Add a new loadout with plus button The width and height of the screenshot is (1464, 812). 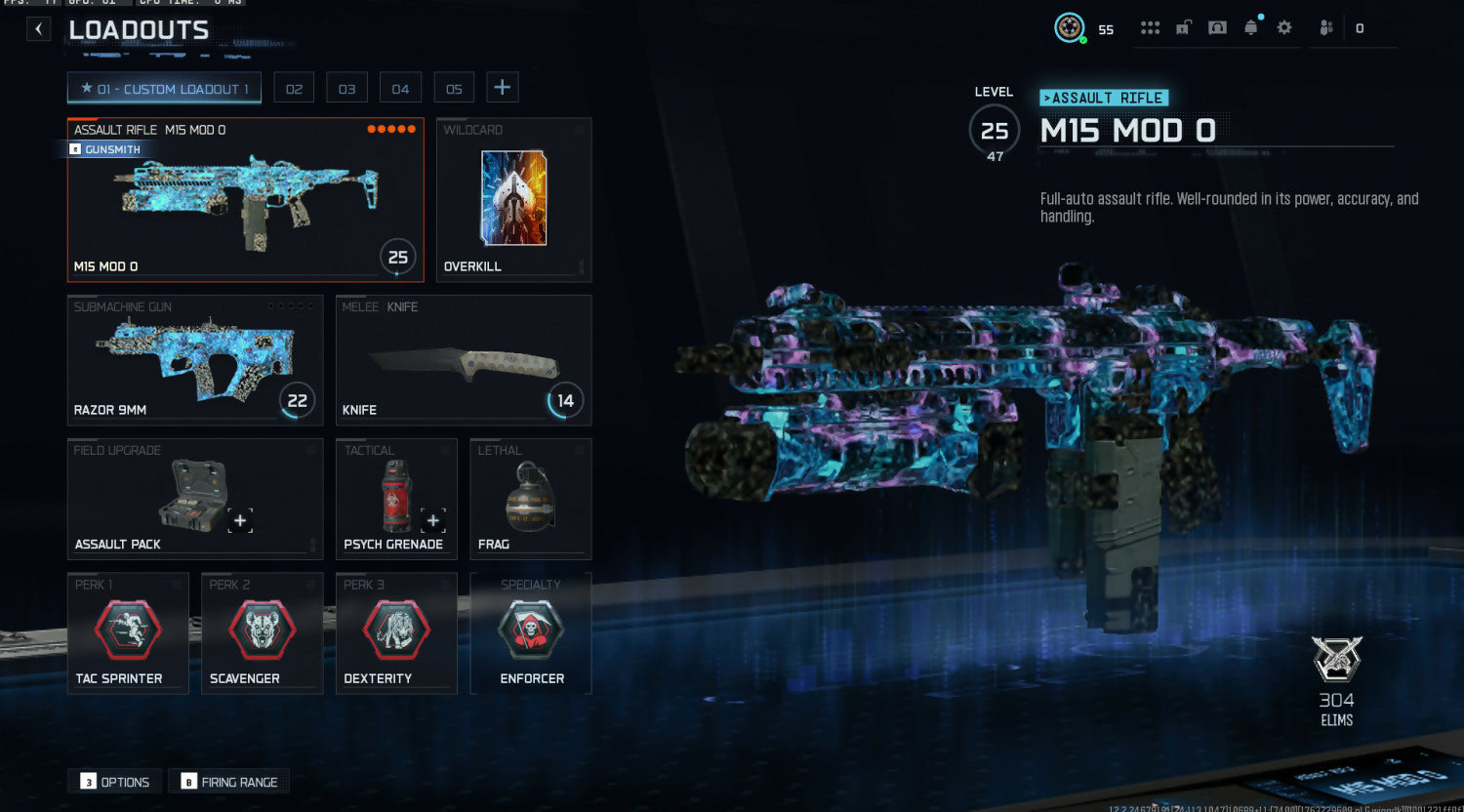502,88
